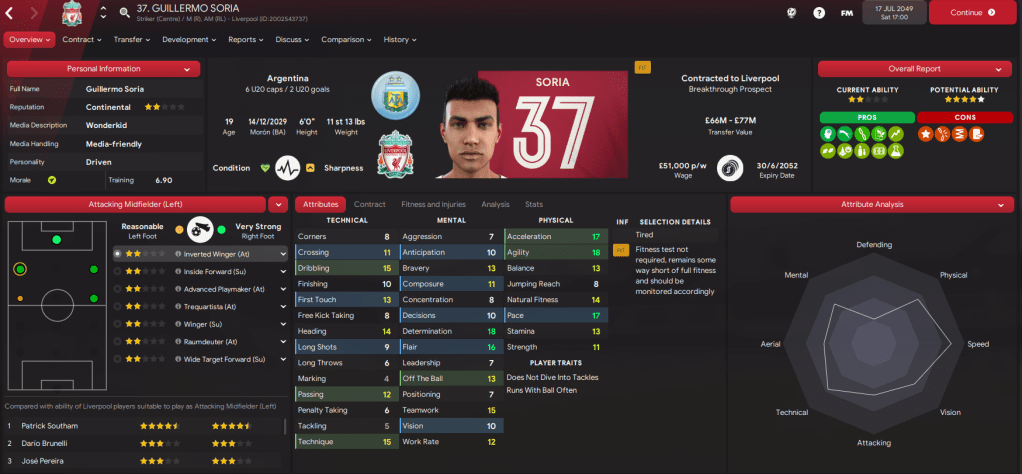Open the Contract menu in top bar

point(82,40)
